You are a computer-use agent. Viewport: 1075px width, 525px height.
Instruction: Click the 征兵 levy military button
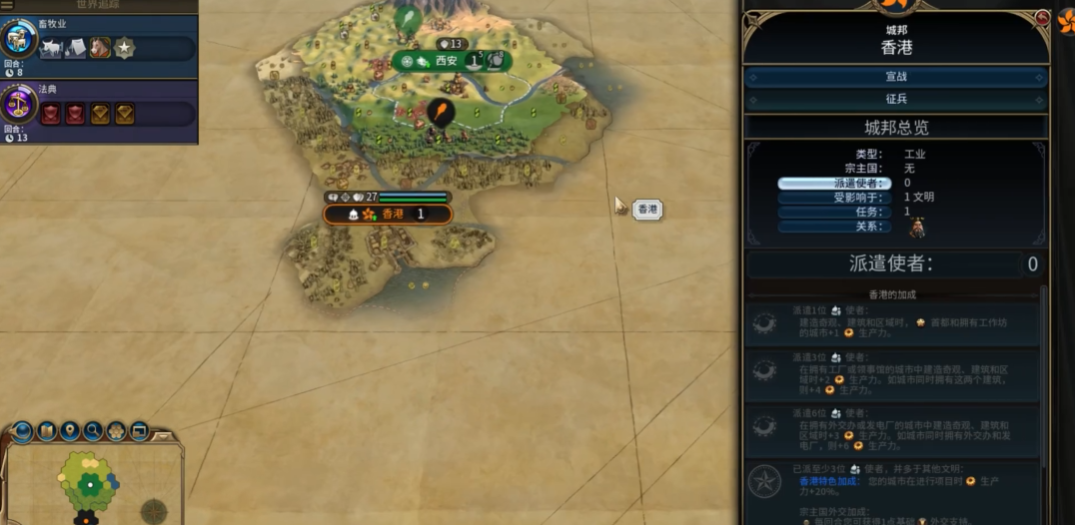pyautogui.click(x=895, y=100)
